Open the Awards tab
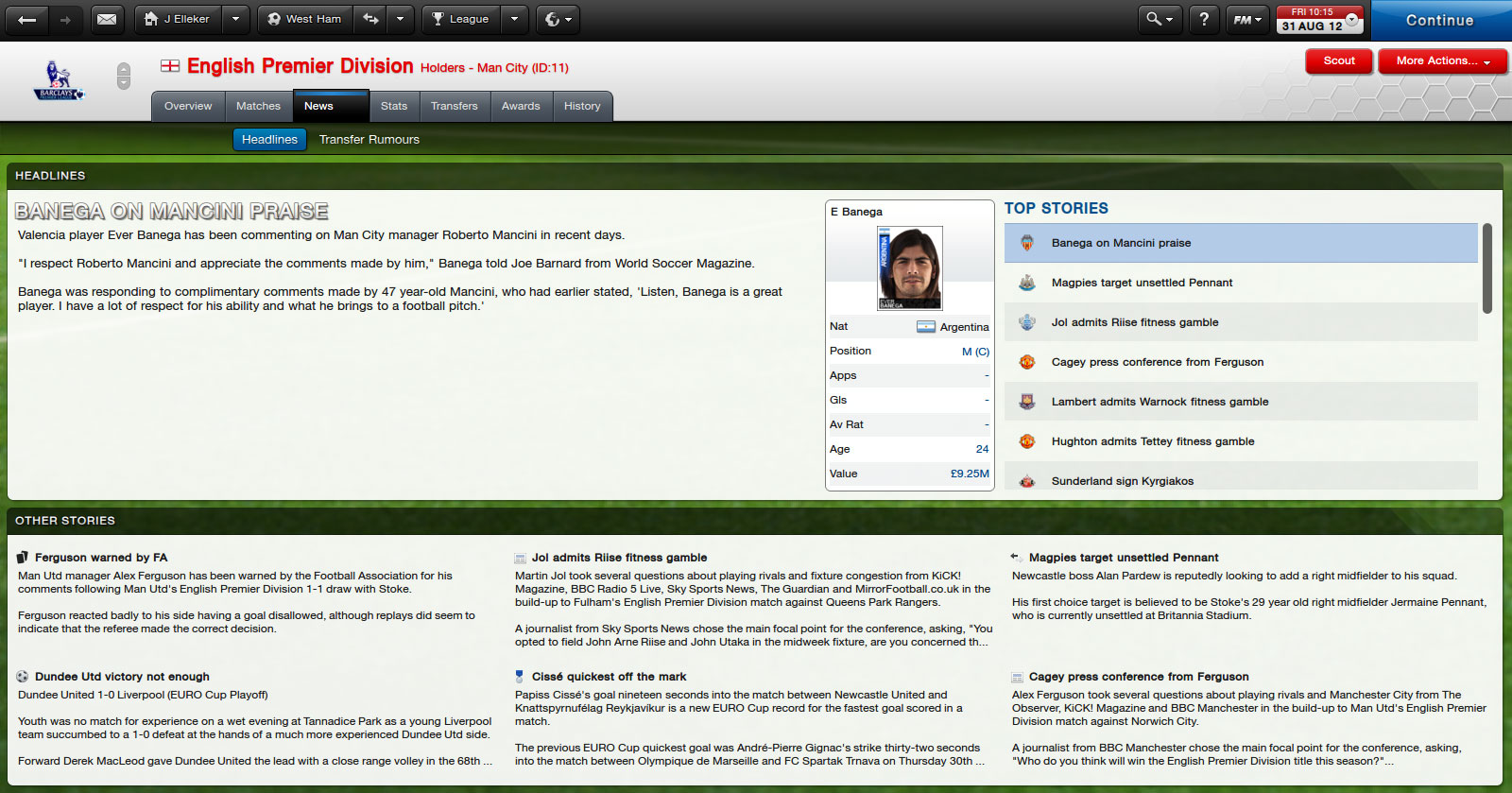Viewport: 1512px width, 793px height. (521, 106)
